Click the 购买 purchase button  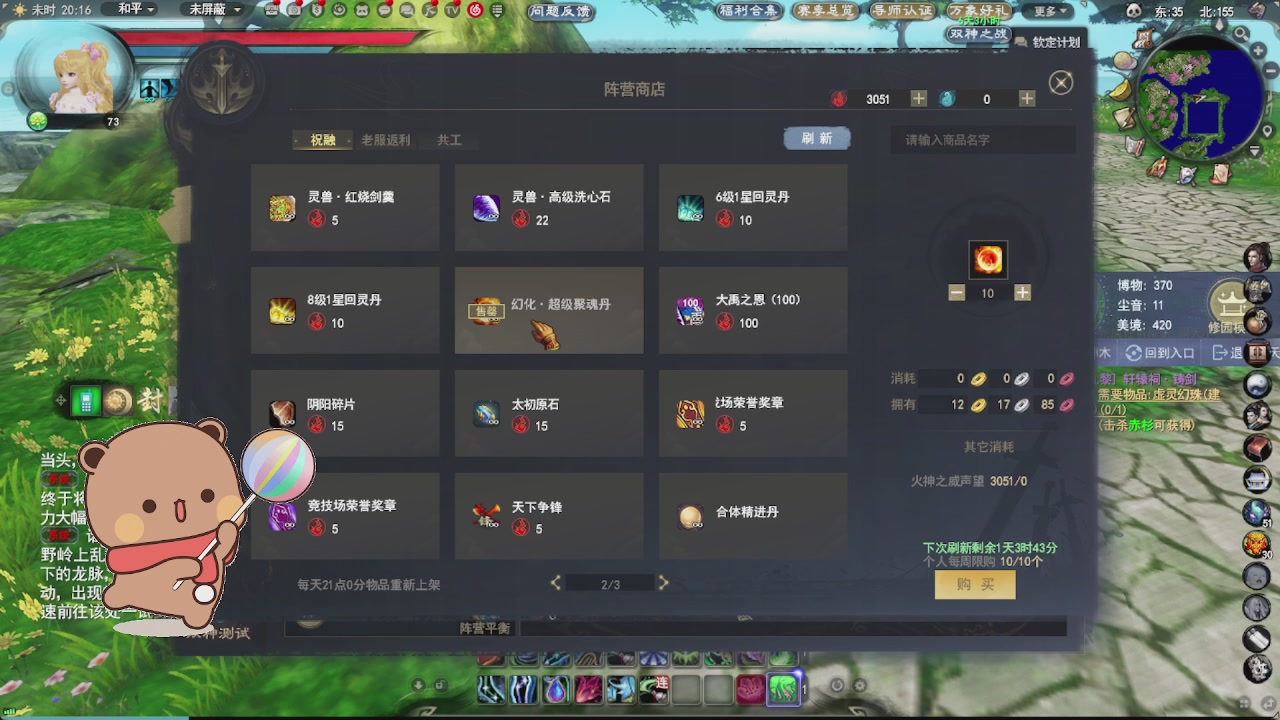pos(975,585)
